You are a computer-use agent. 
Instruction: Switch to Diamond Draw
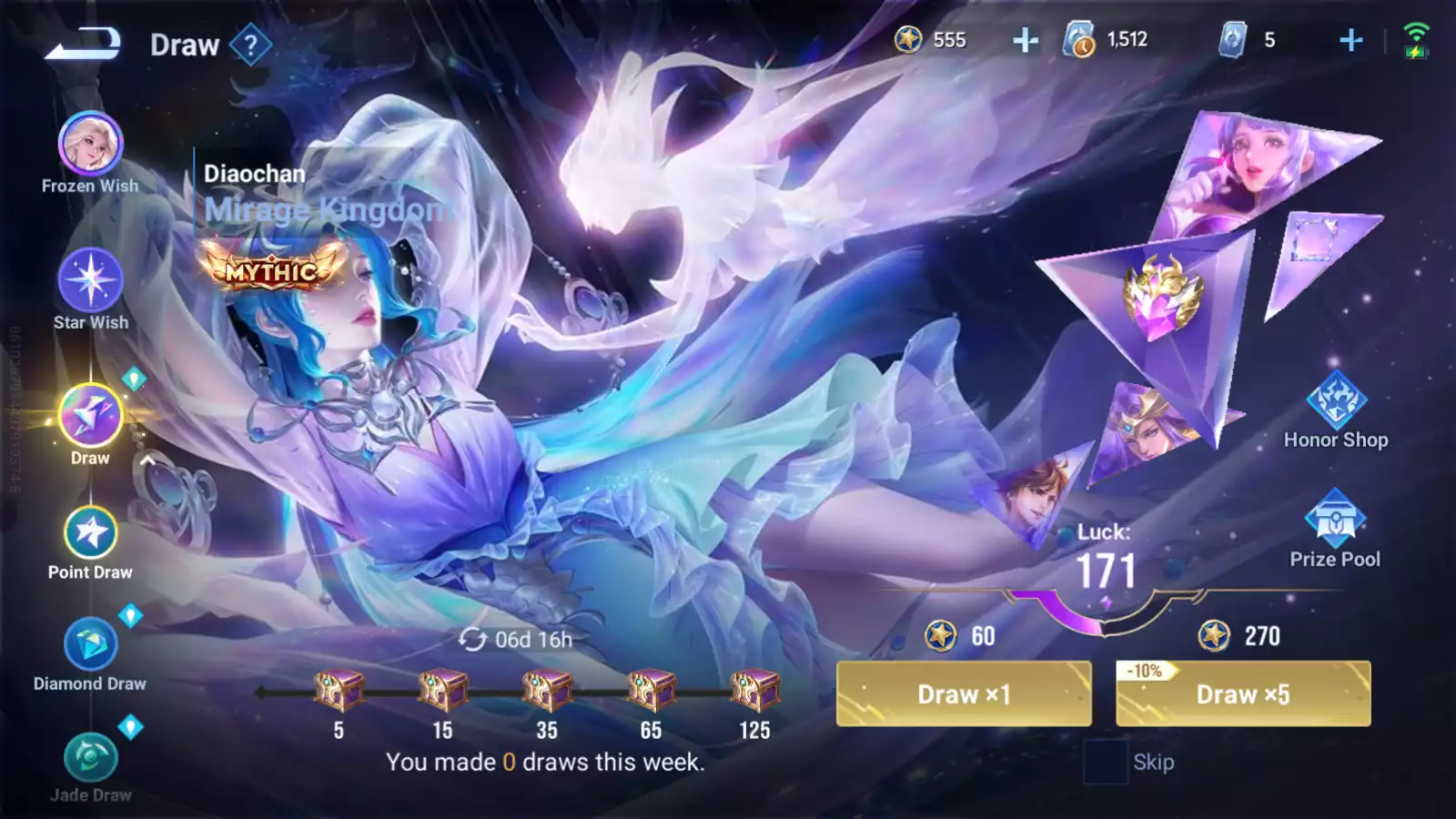pyautogui.click(x=90, y=644)
